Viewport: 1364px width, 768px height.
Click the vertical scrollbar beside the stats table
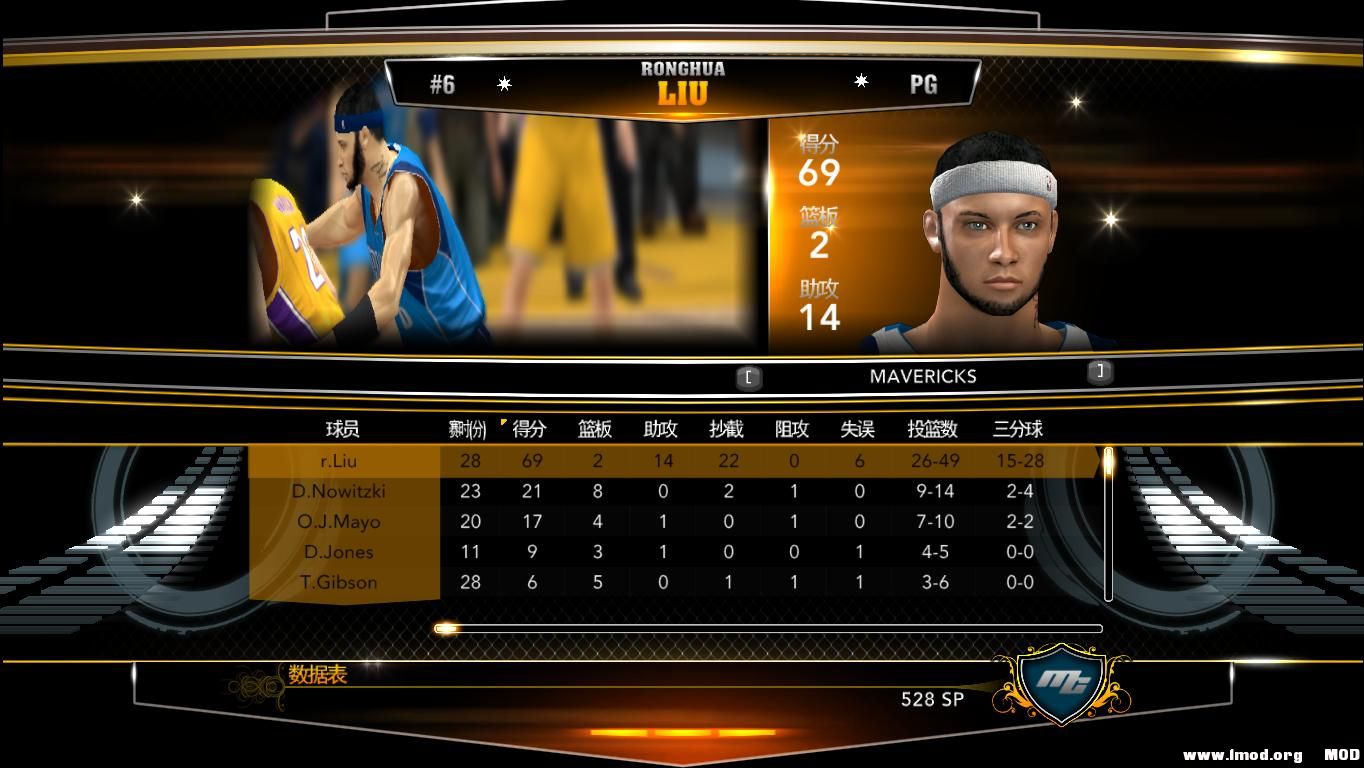pyautogui.click(x=1108, y=520)
